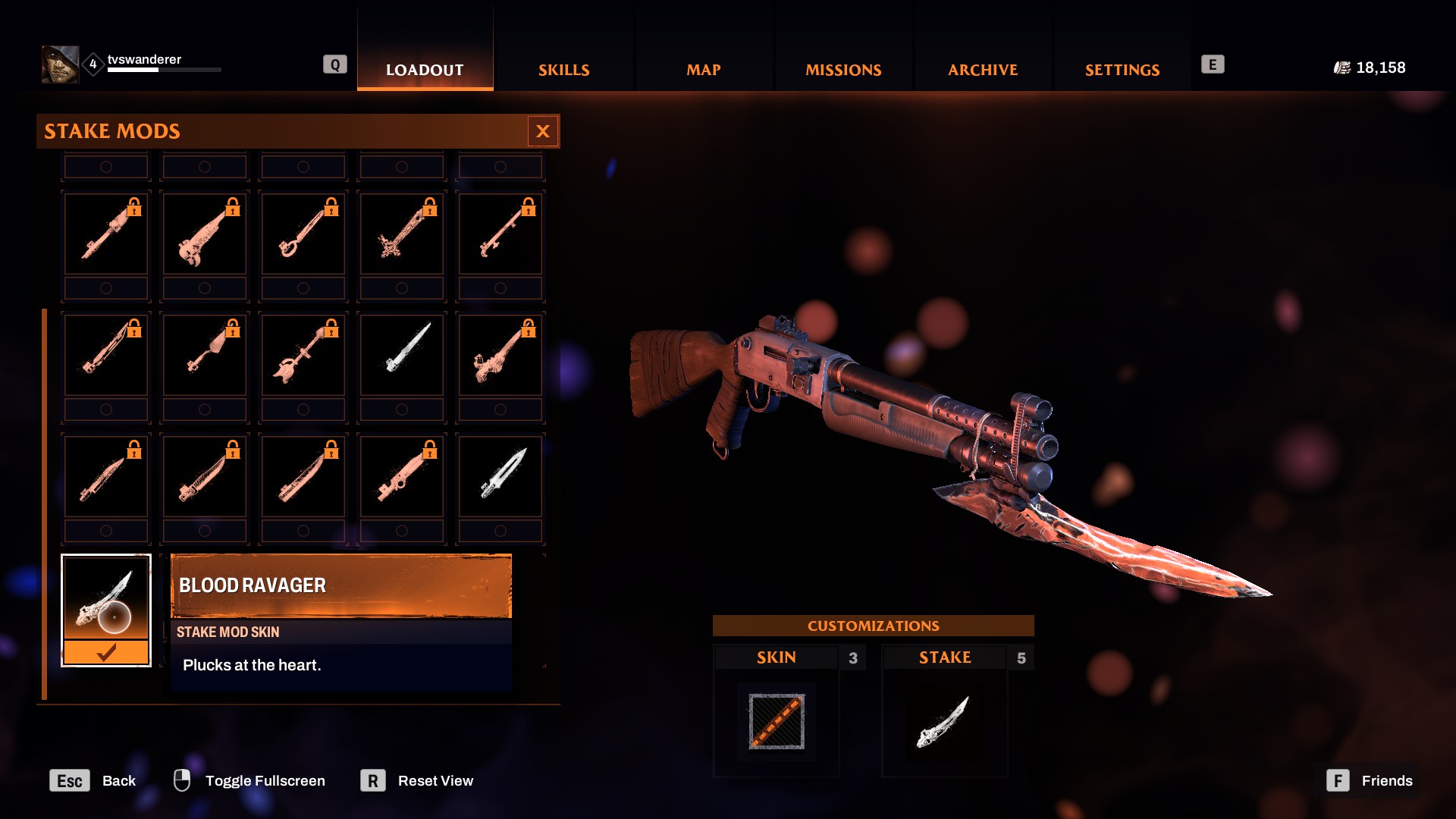Click the E tab navigation key indicator
This screenshot has height=819, width=1456.
(1214, 64)
